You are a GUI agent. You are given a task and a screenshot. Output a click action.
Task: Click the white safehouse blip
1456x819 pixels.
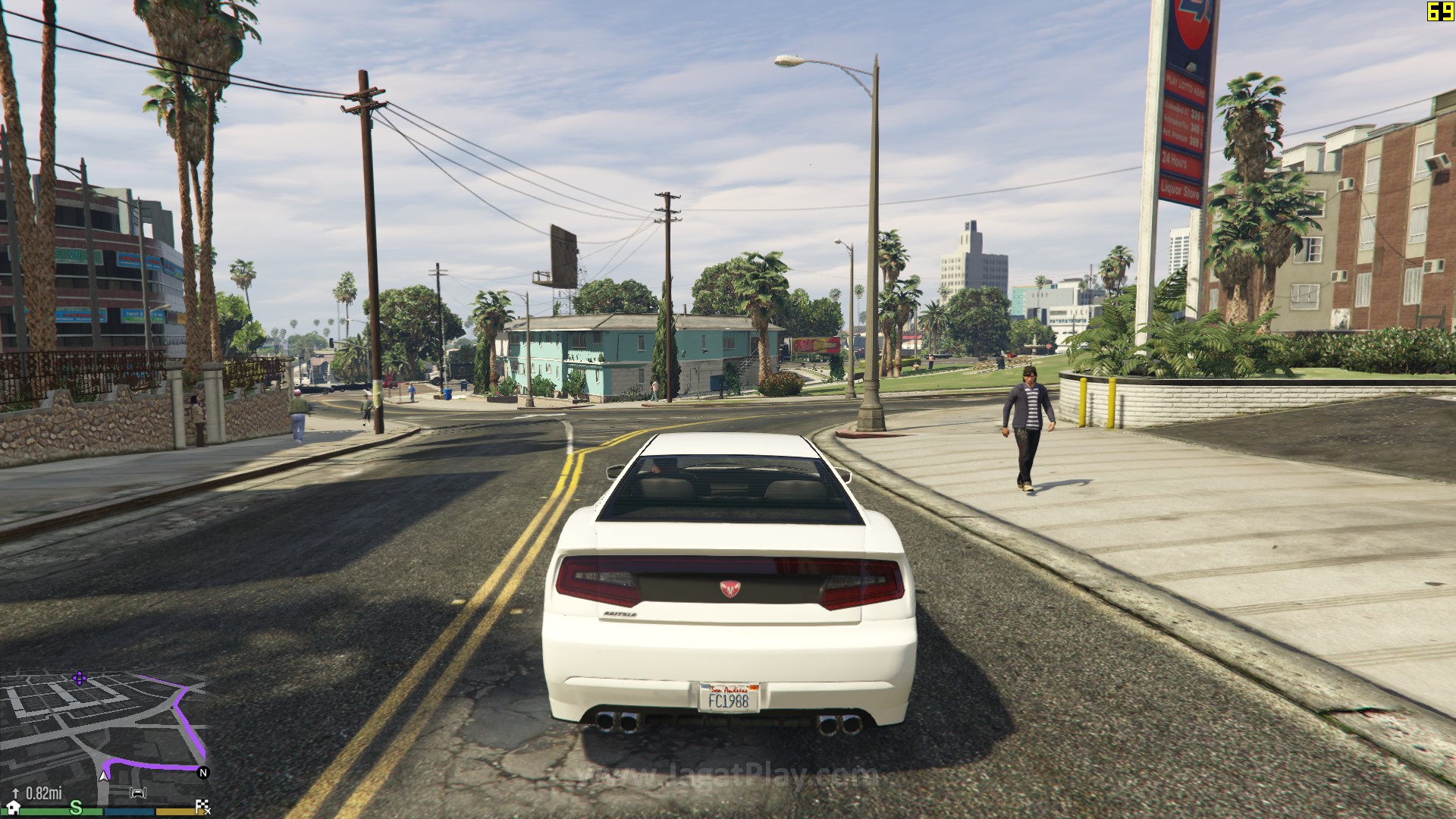[13, 808]
